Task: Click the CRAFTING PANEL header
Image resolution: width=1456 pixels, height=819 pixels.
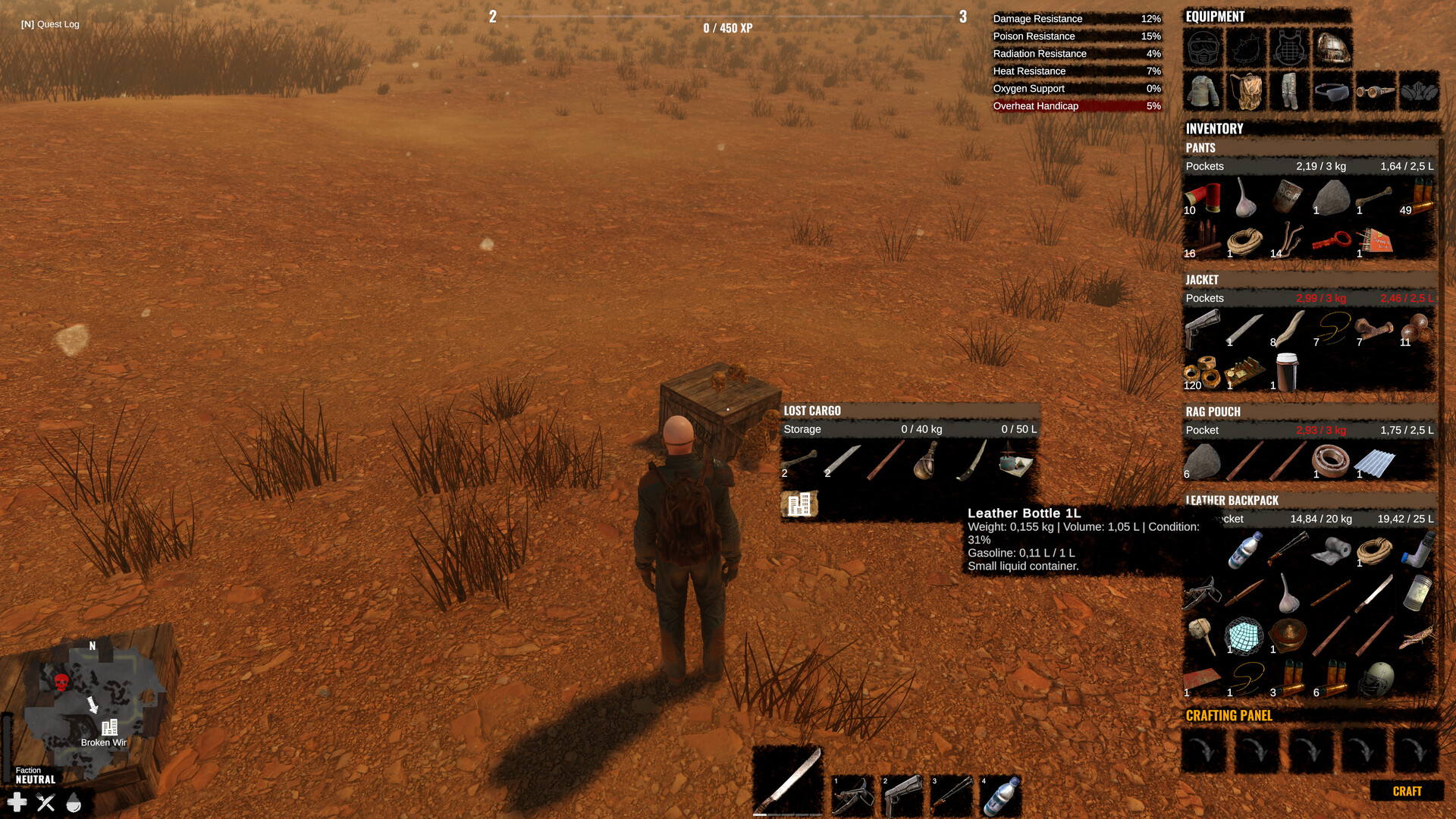Action: [1228, 715]
